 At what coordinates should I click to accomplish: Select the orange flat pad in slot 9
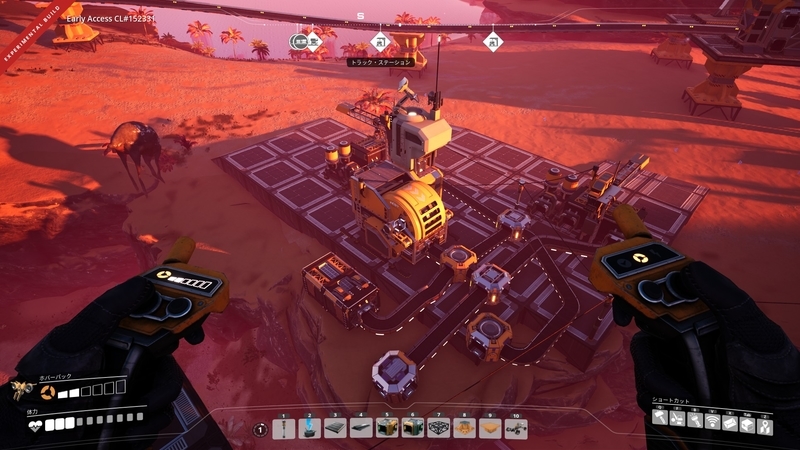(x=490, y=428)
